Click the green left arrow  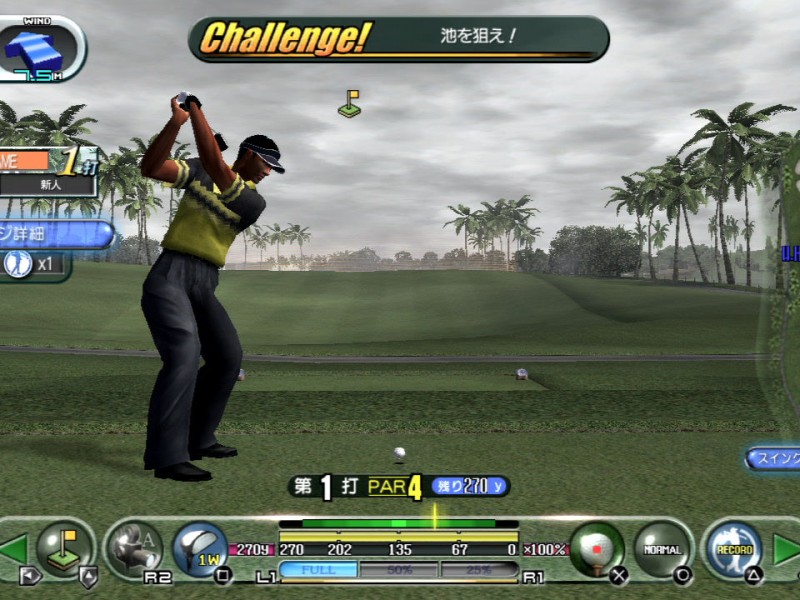13,549
